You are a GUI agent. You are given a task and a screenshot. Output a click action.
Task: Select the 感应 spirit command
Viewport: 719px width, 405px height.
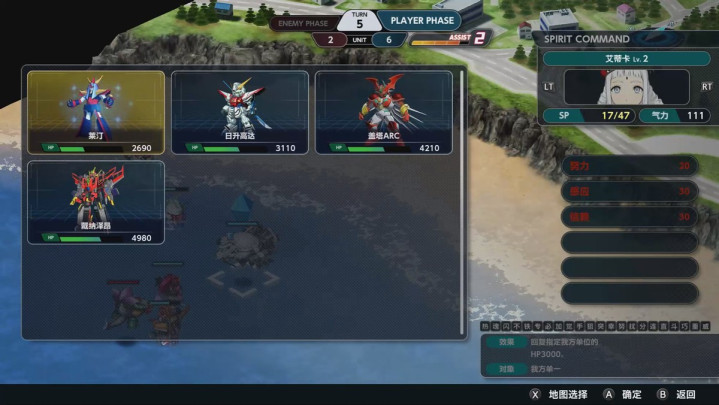[x=629, y=191]
